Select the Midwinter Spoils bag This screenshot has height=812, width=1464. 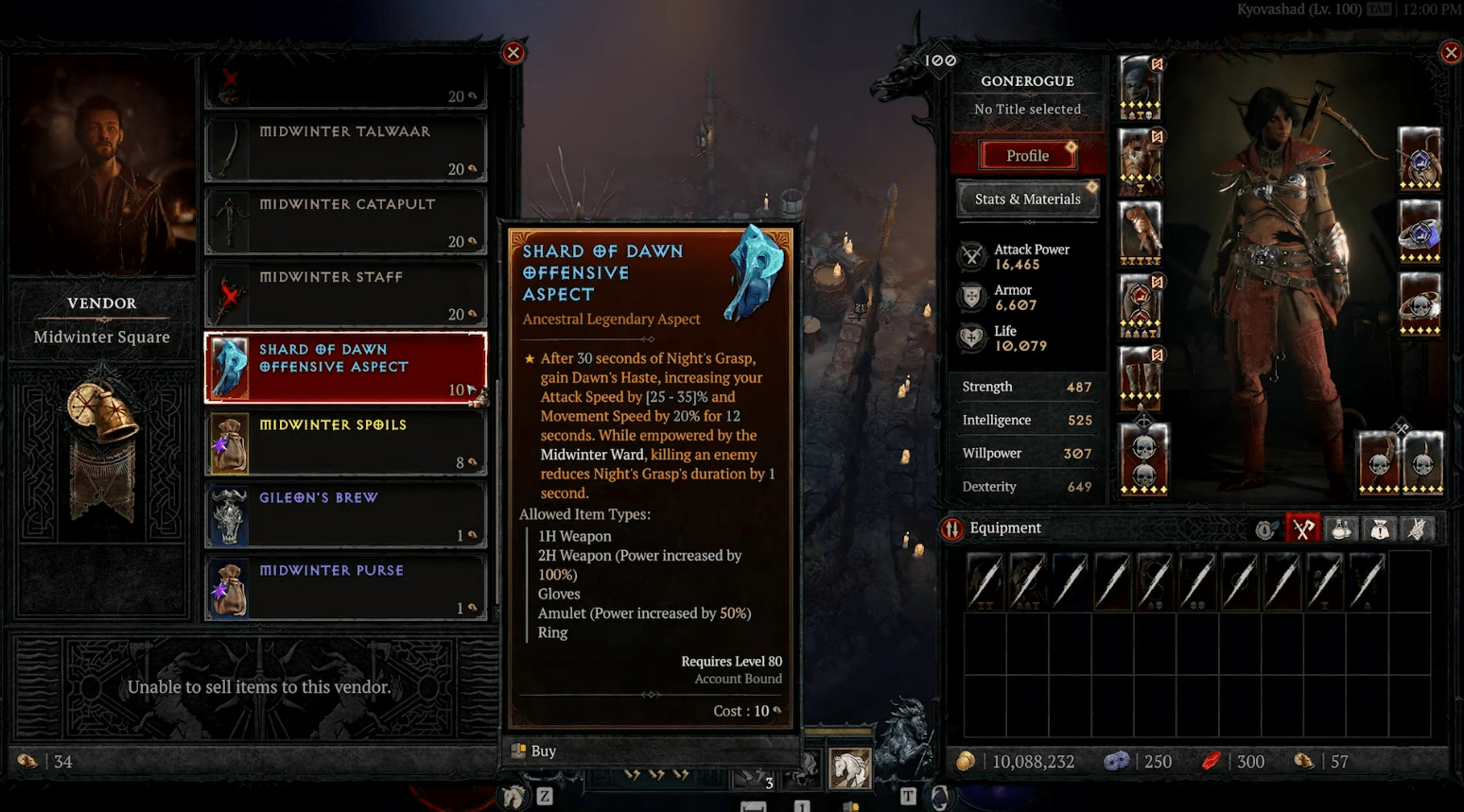[346, 442]
